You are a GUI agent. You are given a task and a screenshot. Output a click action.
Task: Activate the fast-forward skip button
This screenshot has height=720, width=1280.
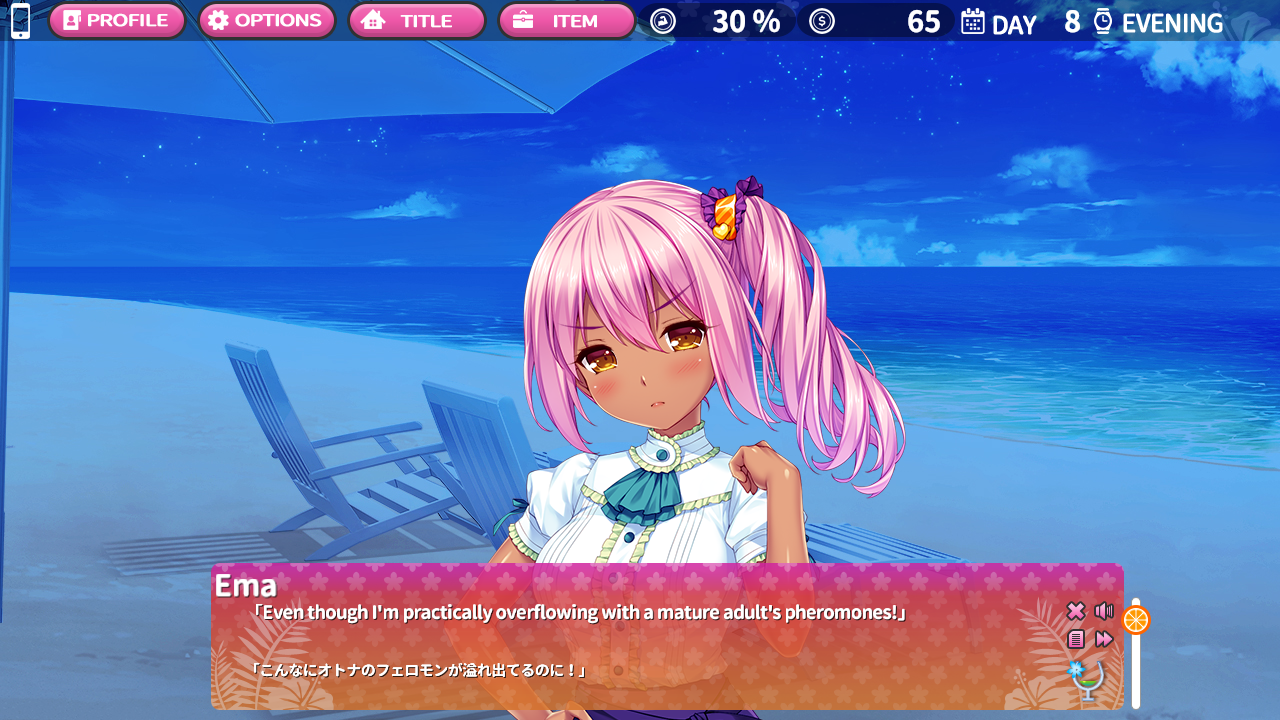(x=1104, y=639)
